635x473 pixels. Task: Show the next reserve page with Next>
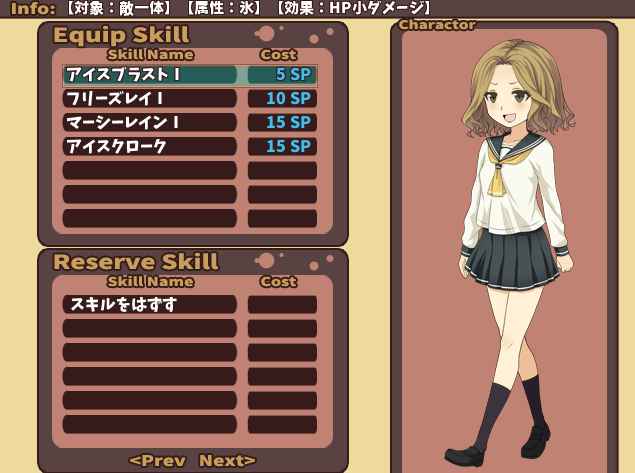(x=227, y=460)
